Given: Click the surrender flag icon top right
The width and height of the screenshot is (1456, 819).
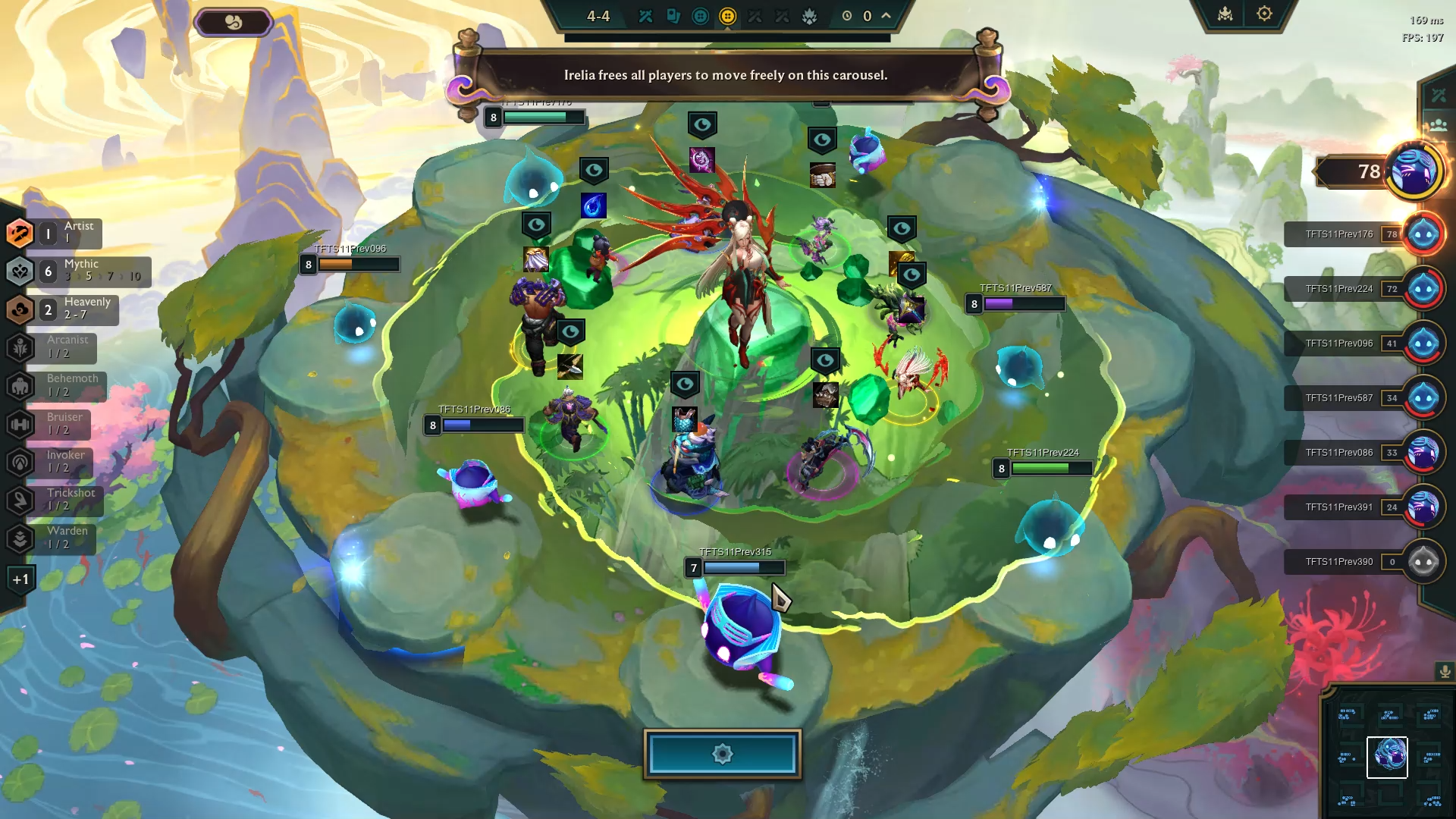Looking at the screenshot, I should pyautogui.click(x=1225, y=14).
